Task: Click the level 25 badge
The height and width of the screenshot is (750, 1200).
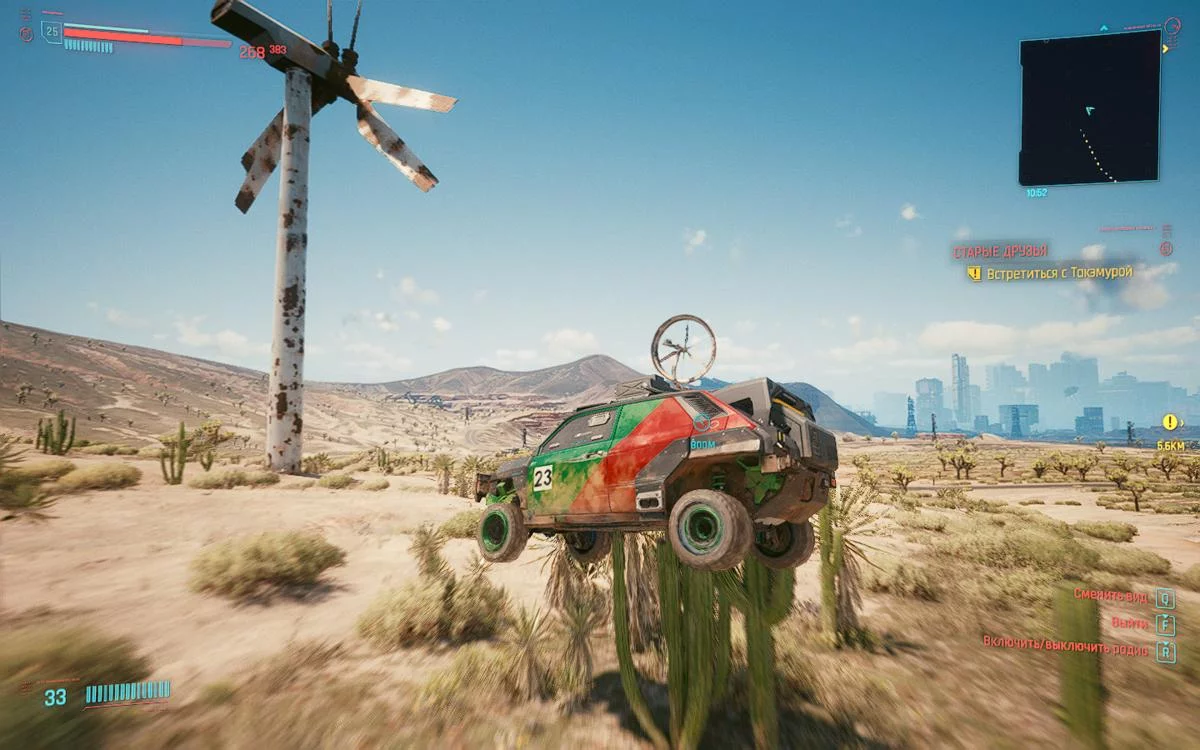Action: 51,32
